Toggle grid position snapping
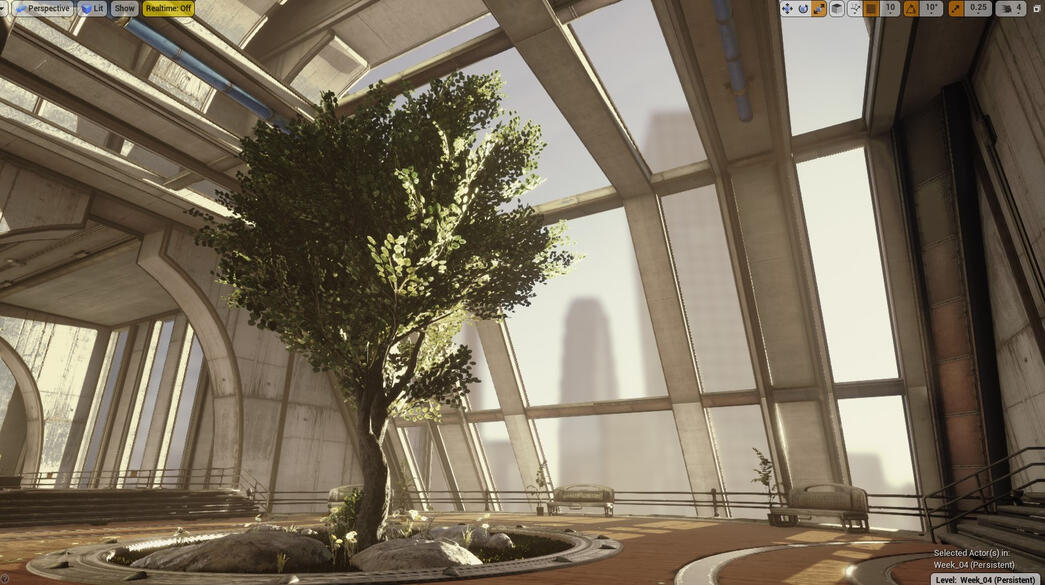1045x585 pixels. point(871,8)
